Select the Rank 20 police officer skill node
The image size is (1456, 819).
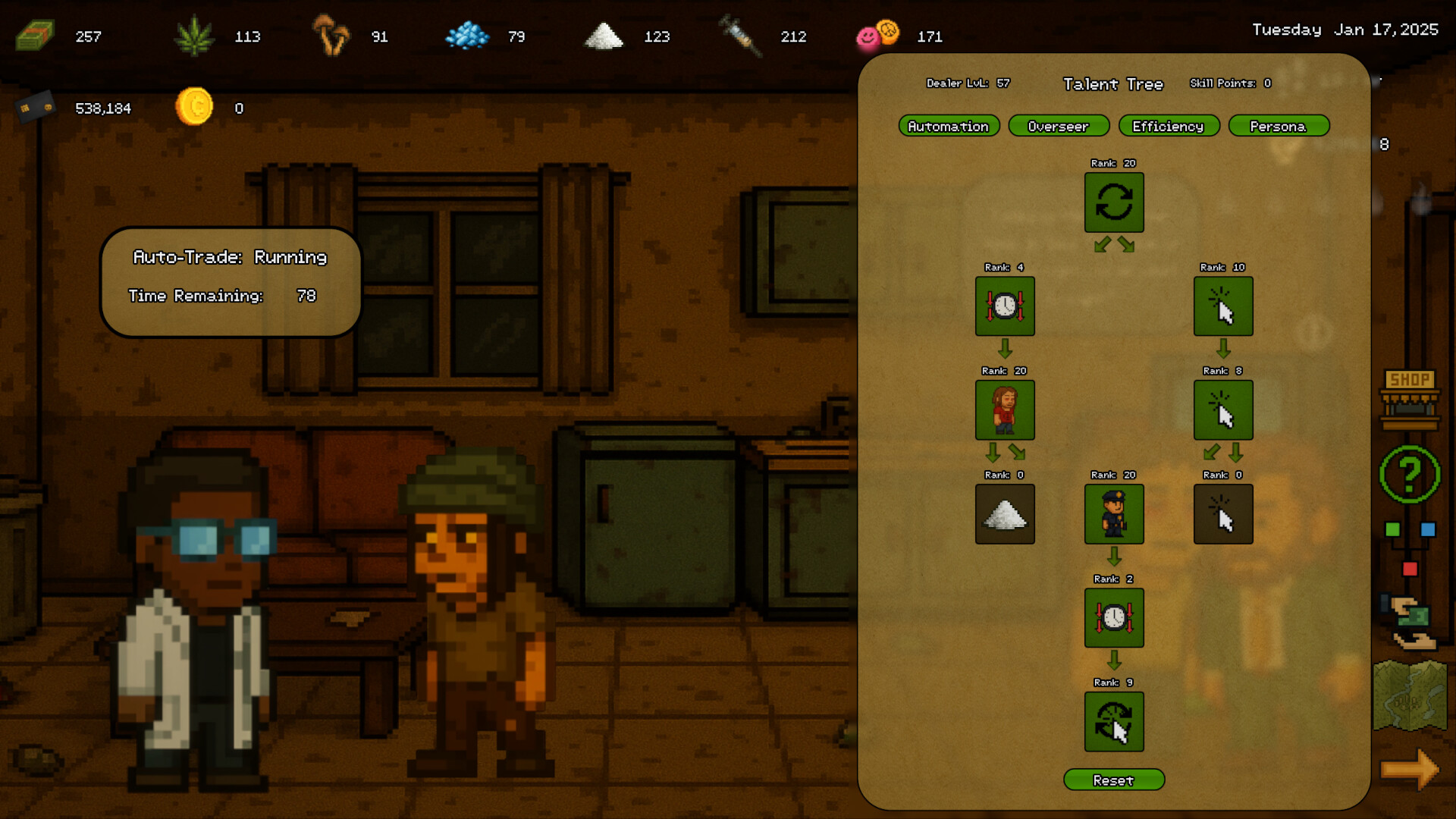pyautogui.click(x=1114, y=514)
